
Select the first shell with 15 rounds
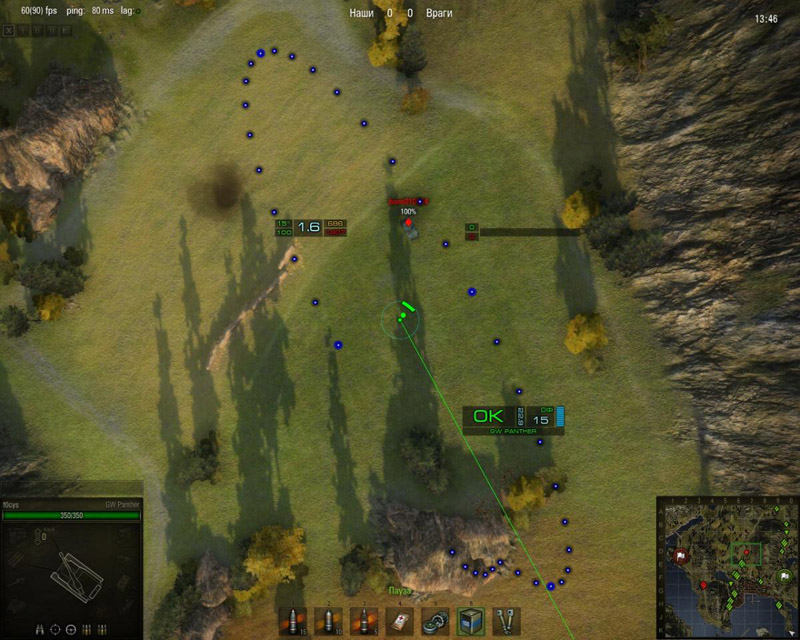293,621
